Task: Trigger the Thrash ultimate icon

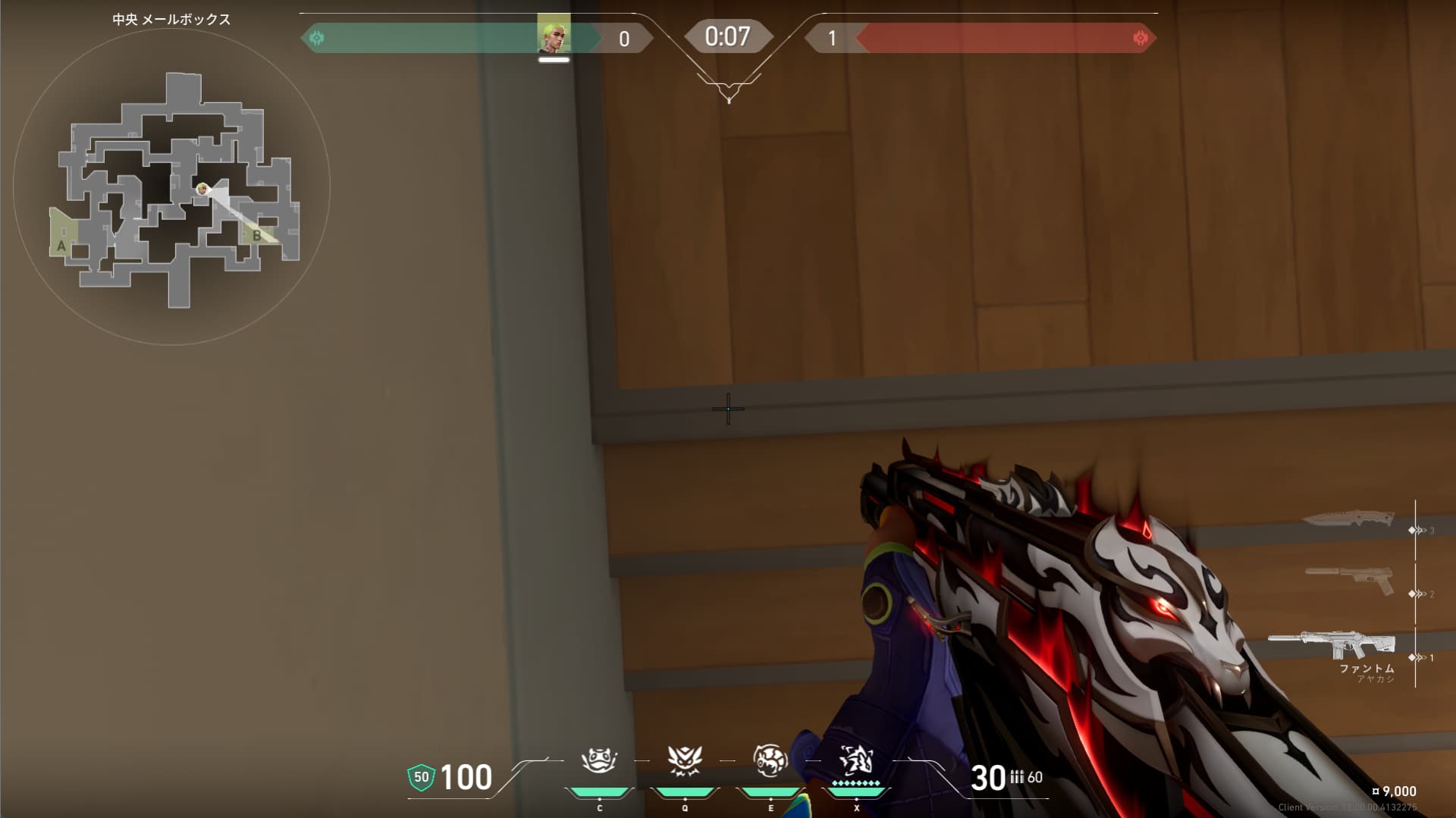Action: pyautogui.click(x=856, y=760)
